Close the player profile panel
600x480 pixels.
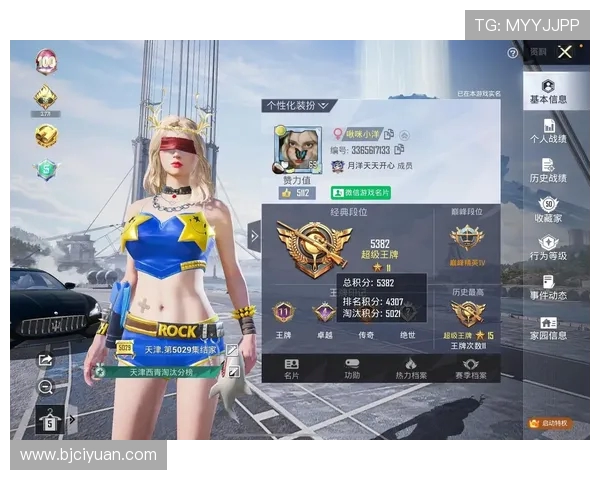565,52
